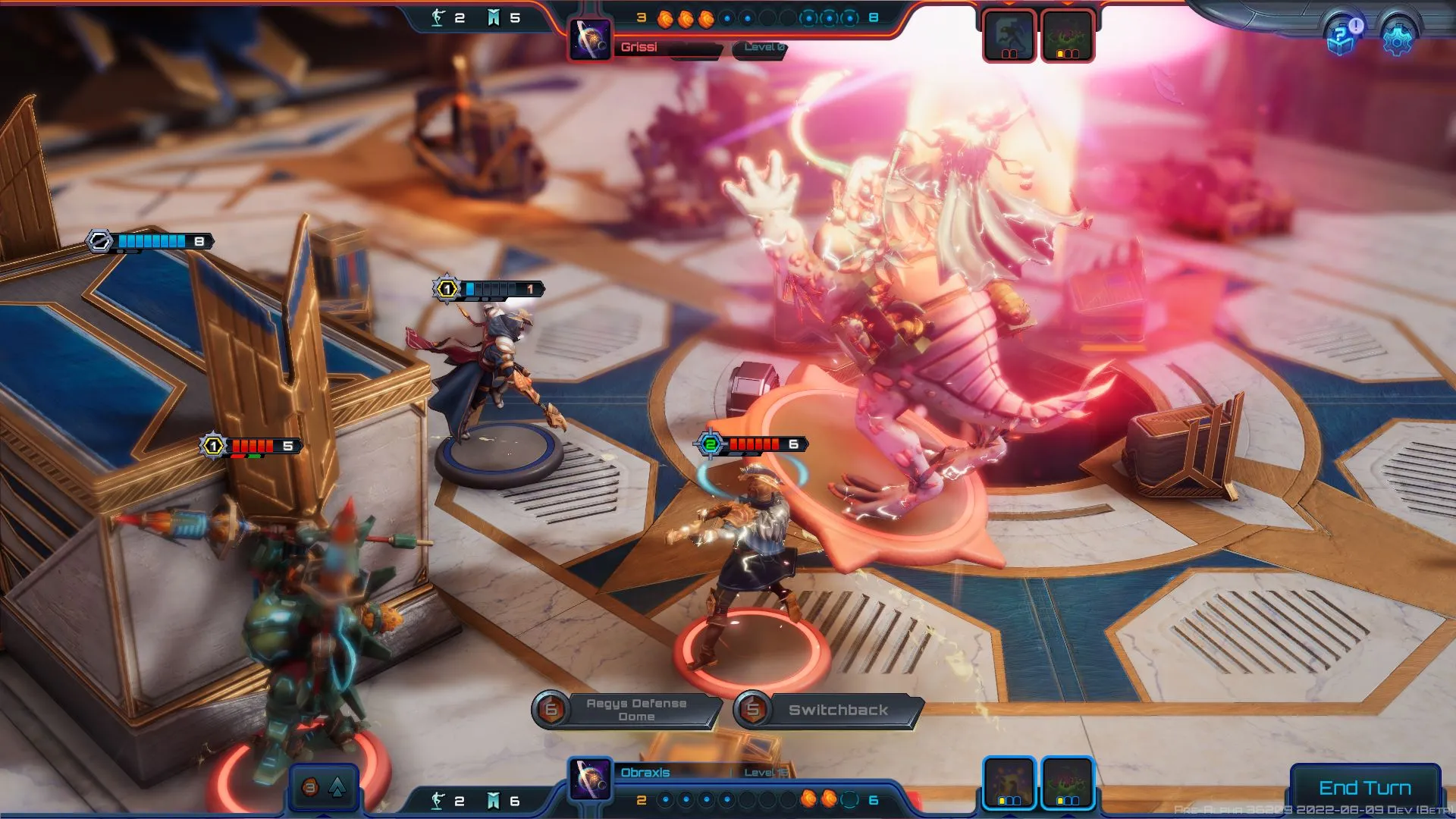The image size is (1456, 819).
Task: Select Obraxis green plant card
Action: pos(1067,783)
